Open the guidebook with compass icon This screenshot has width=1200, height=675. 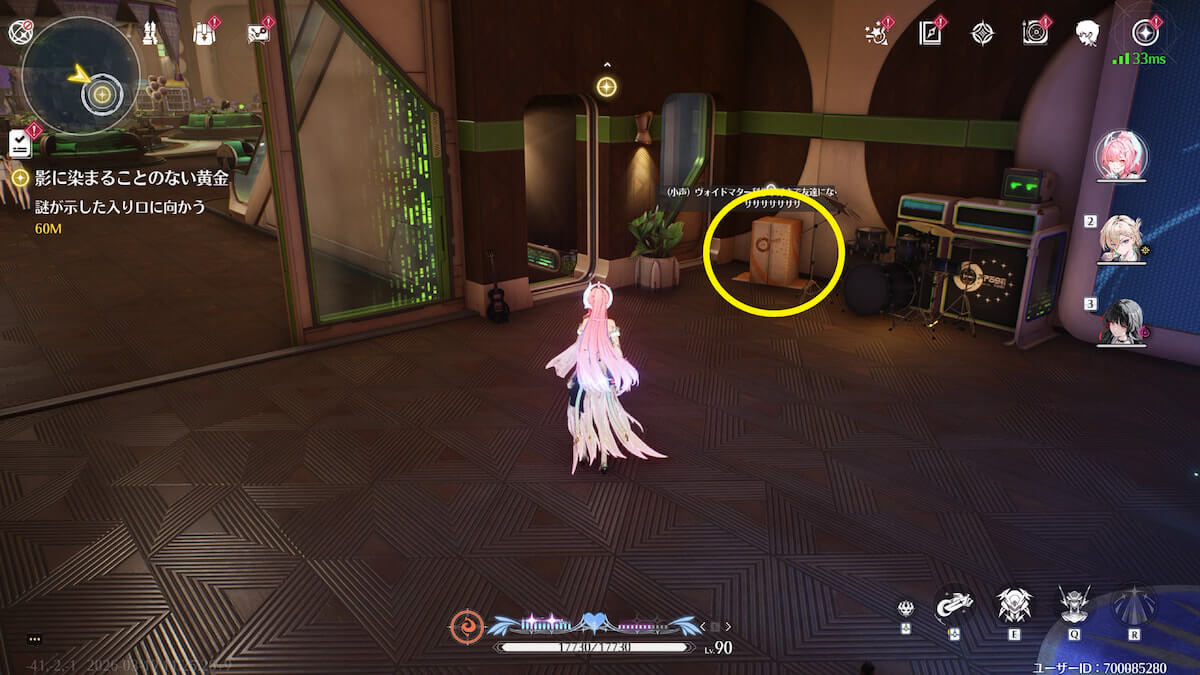[930, 33]
